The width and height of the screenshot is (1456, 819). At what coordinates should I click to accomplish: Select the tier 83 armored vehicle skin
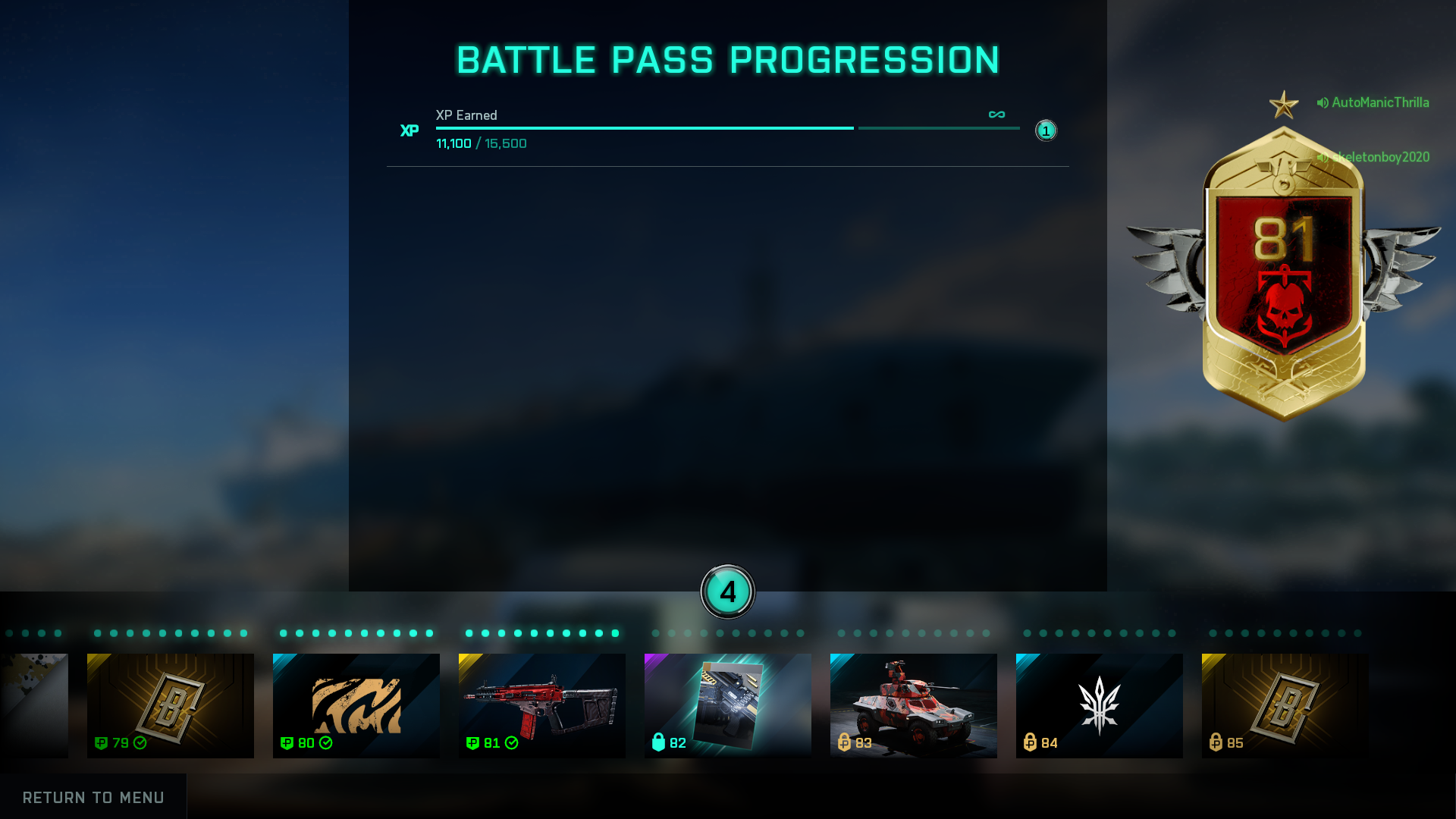(x=914, y=705)
